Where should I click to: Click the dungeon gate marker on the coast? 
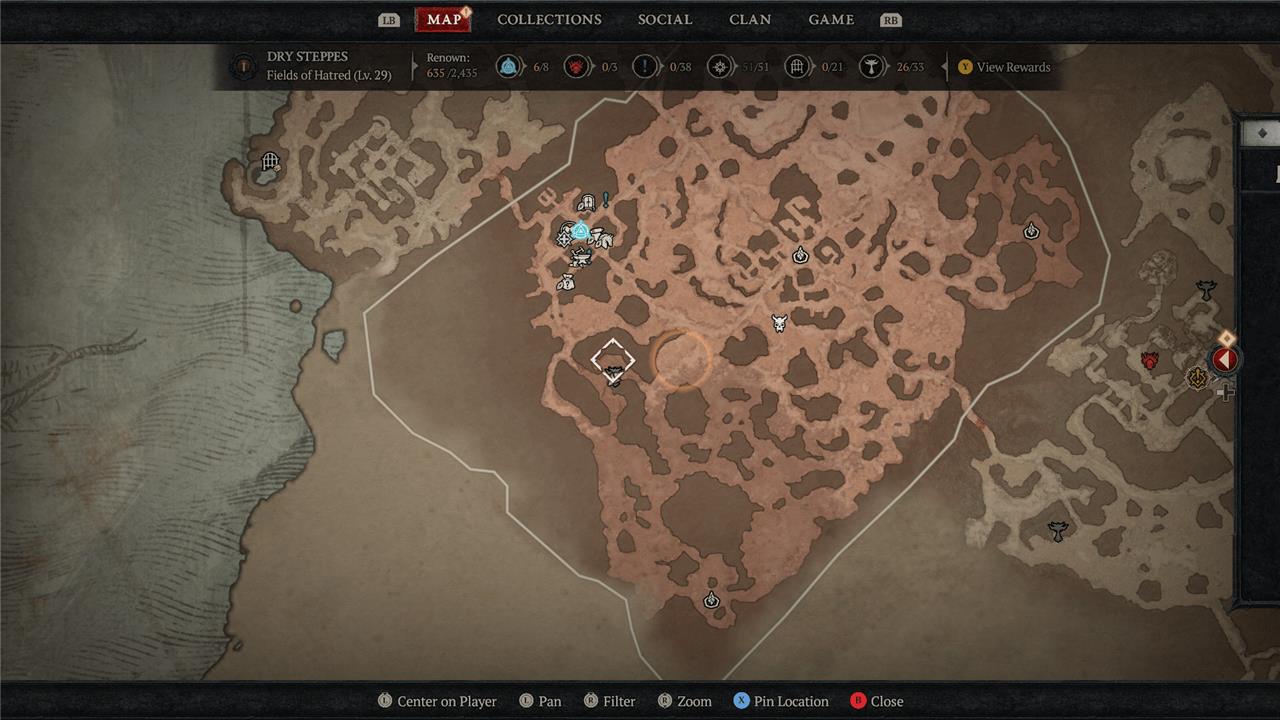[x=270, y=162]
